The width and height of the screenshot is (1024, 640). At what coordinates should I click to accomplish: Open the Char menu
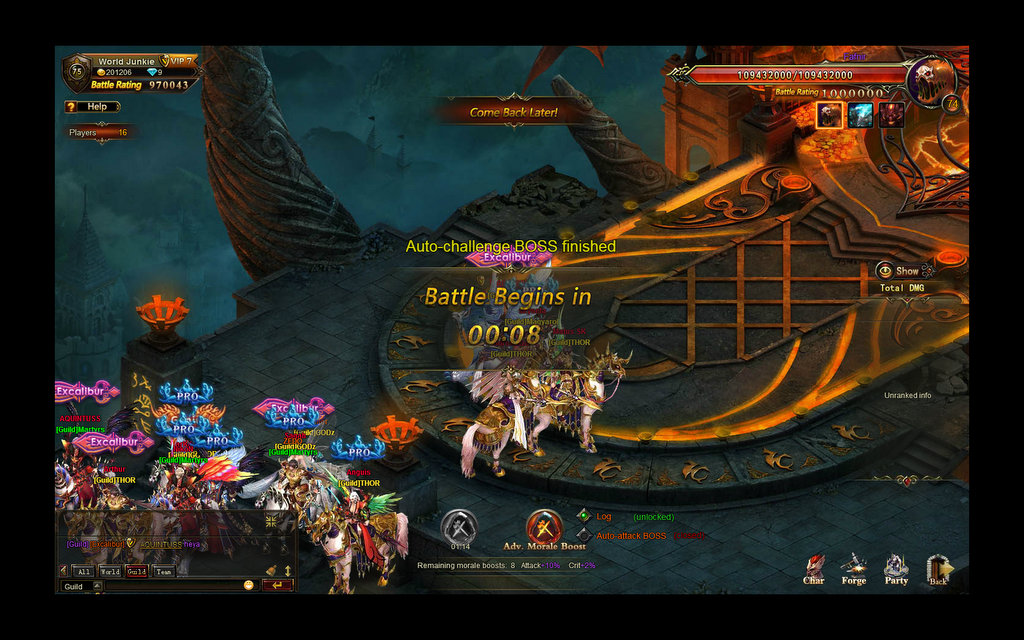coord(814,568)
